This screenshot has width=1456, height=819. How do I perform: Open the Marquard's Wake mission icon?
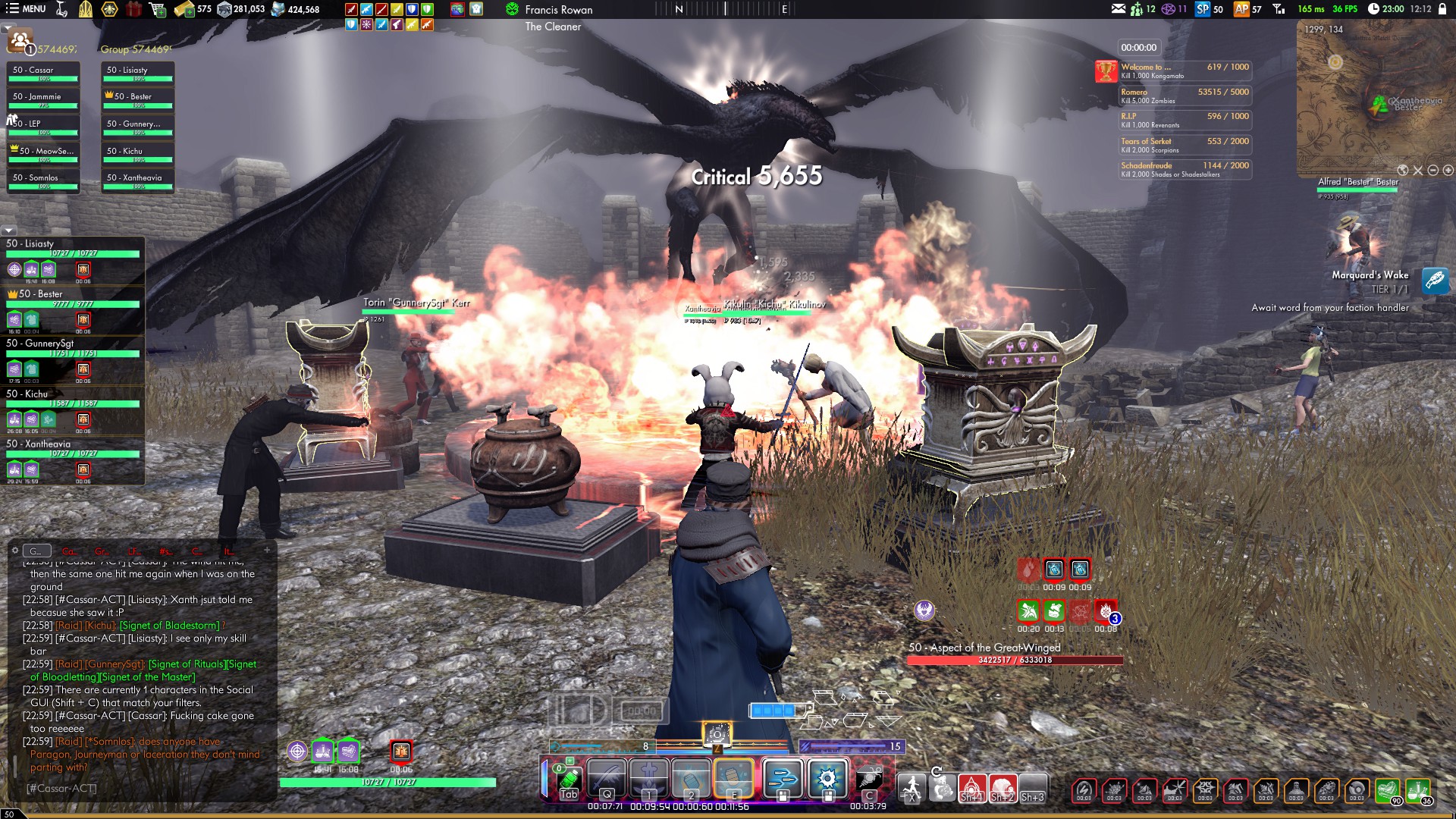1435,281
